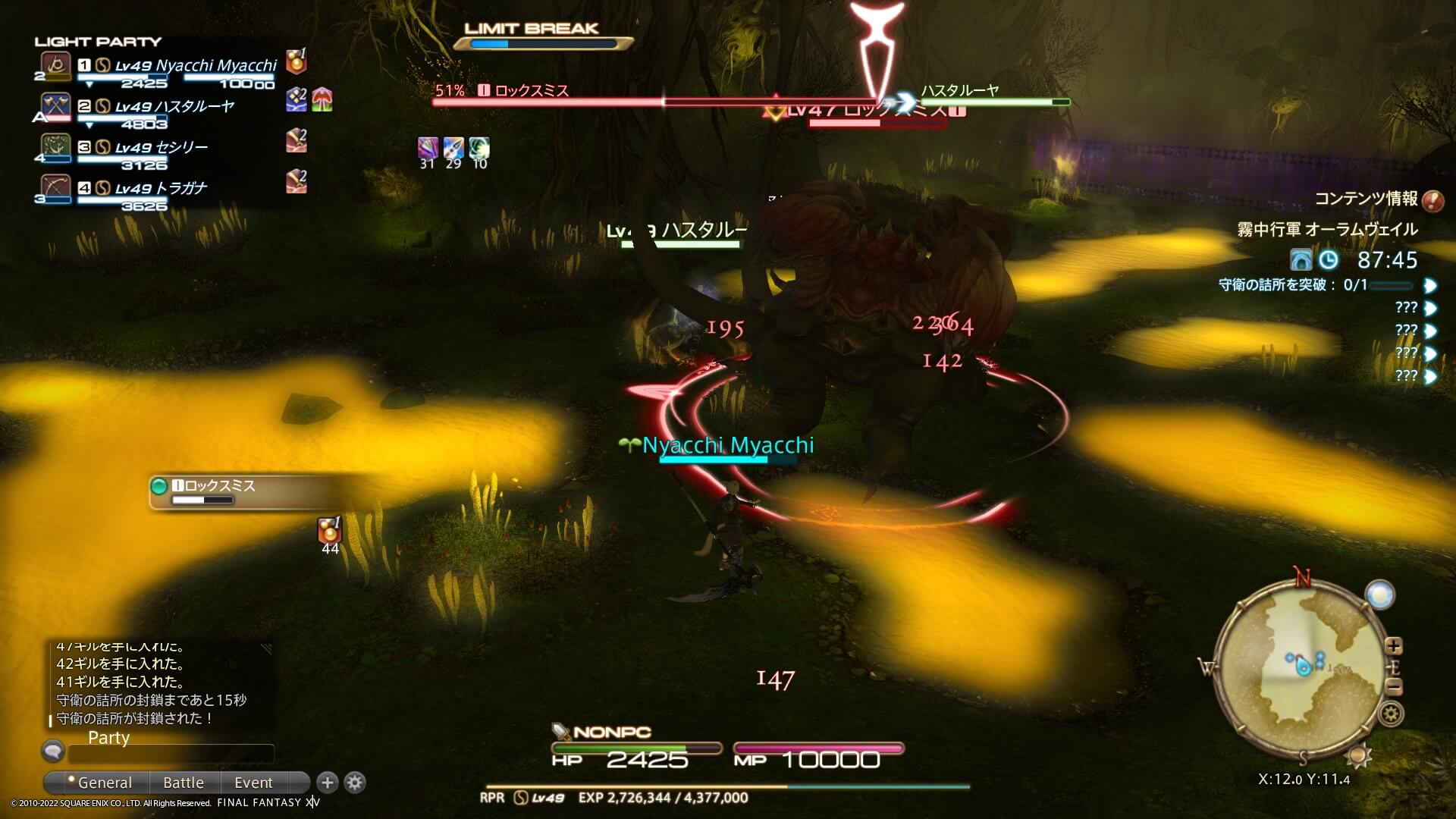Add a new chat log tab
Viewport: 1456px width, 819px height.
pyautogui.click(x=328, y=782)
